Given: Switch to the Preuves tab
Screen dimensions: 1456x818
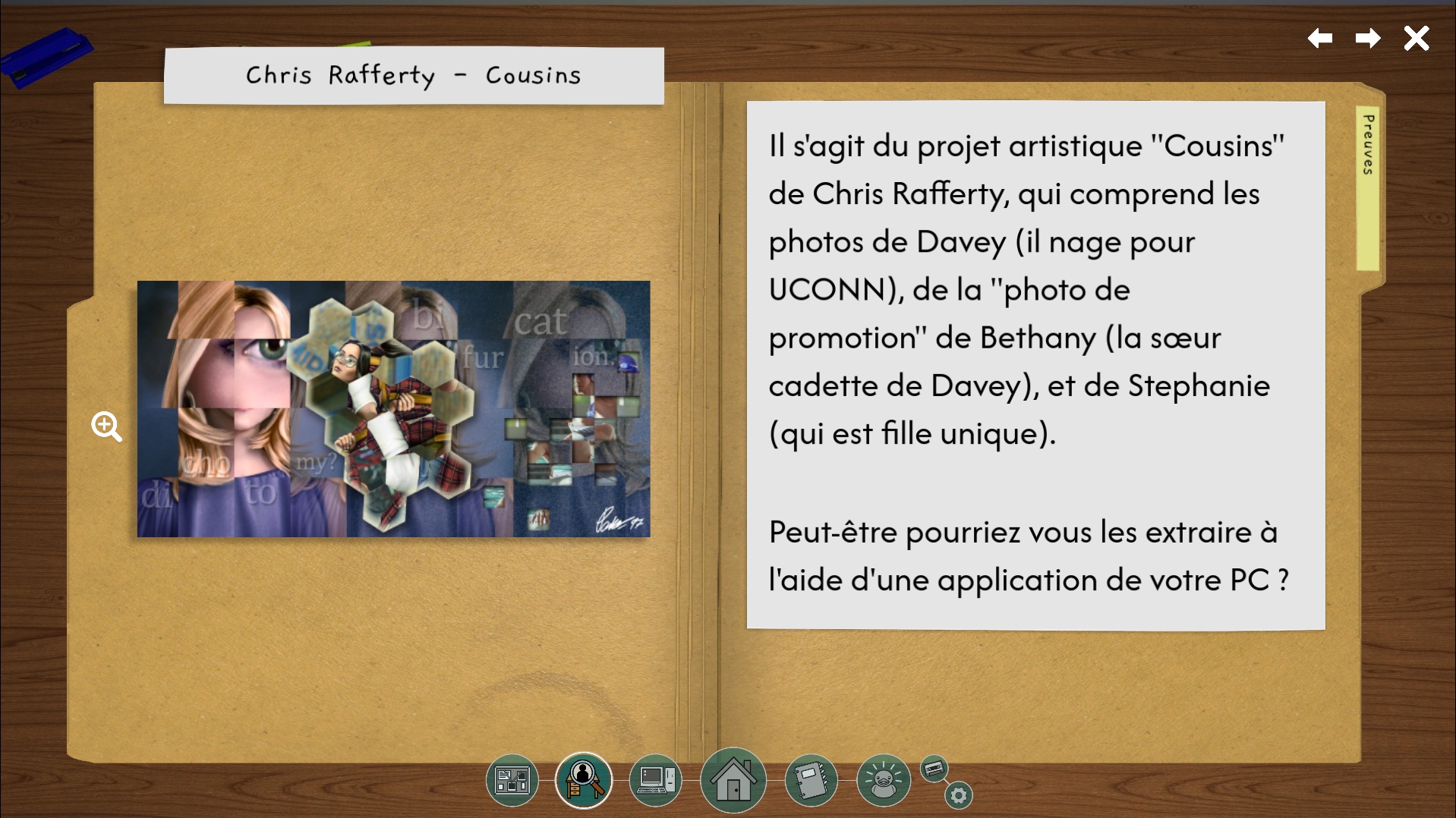Looking at the screenshot, I should coord(1368,187).
